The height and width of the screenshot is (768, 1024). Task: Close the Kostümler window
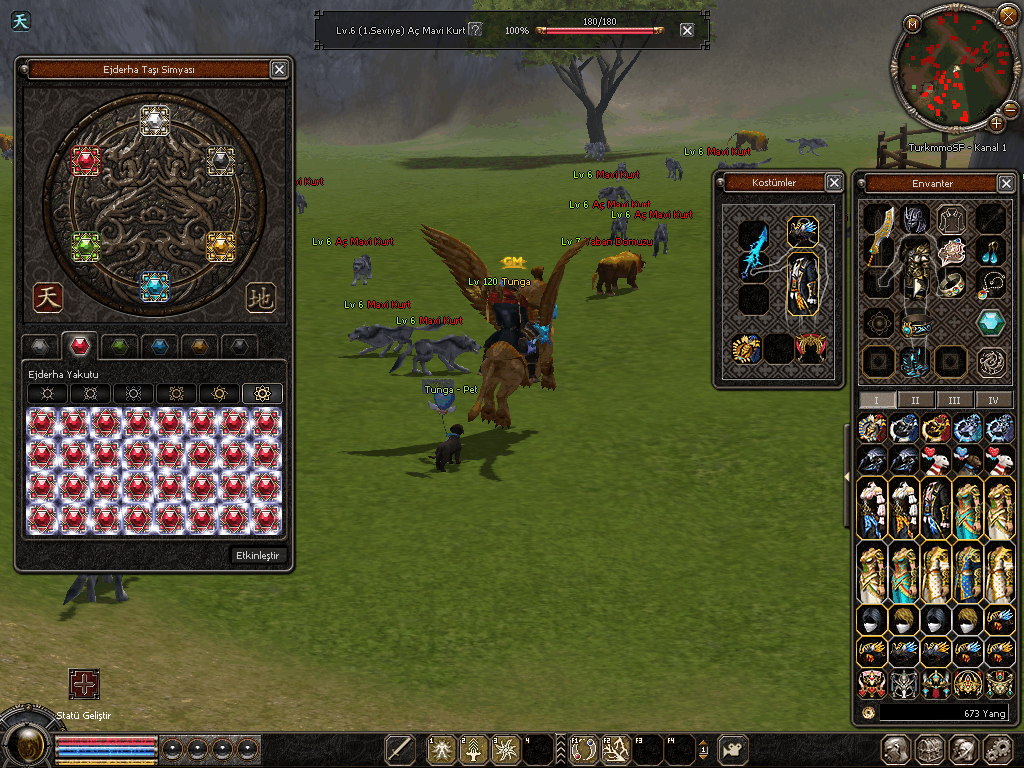click(x=834, y=182)
